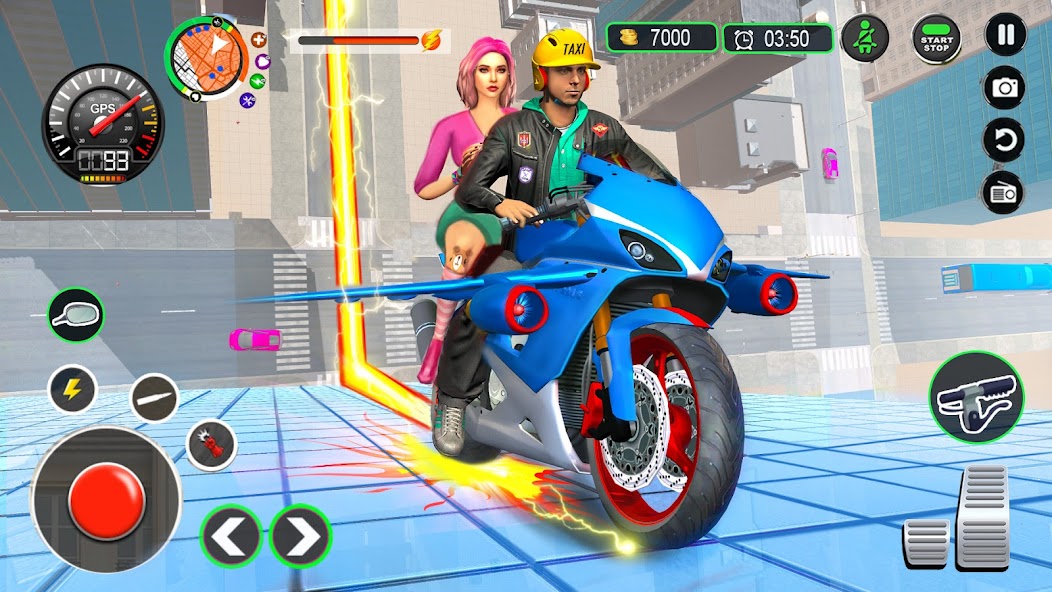Step on the tall accelerator pedal

tap(983, 516)
